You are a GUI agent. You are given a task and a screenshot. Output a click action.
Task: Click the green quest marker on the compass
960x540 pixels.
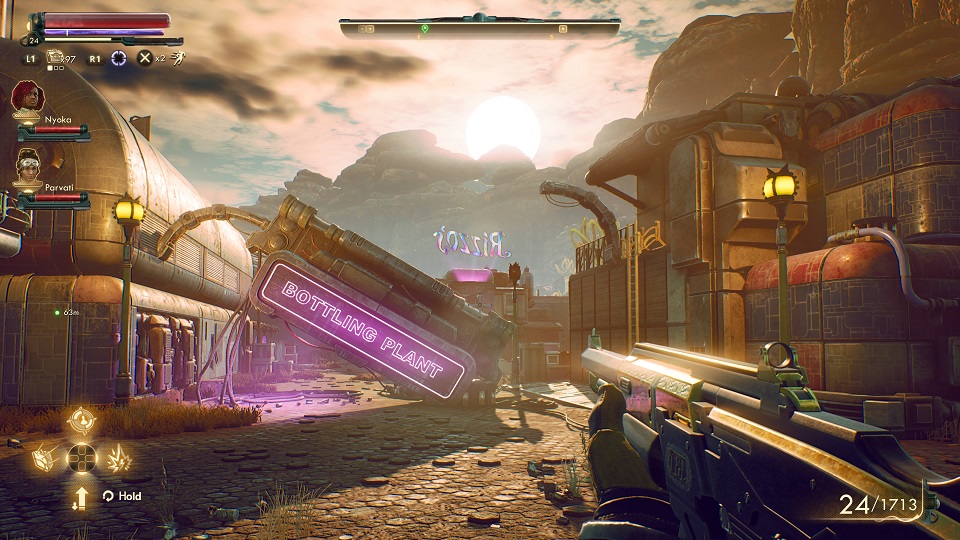click(x=424, y=28)
